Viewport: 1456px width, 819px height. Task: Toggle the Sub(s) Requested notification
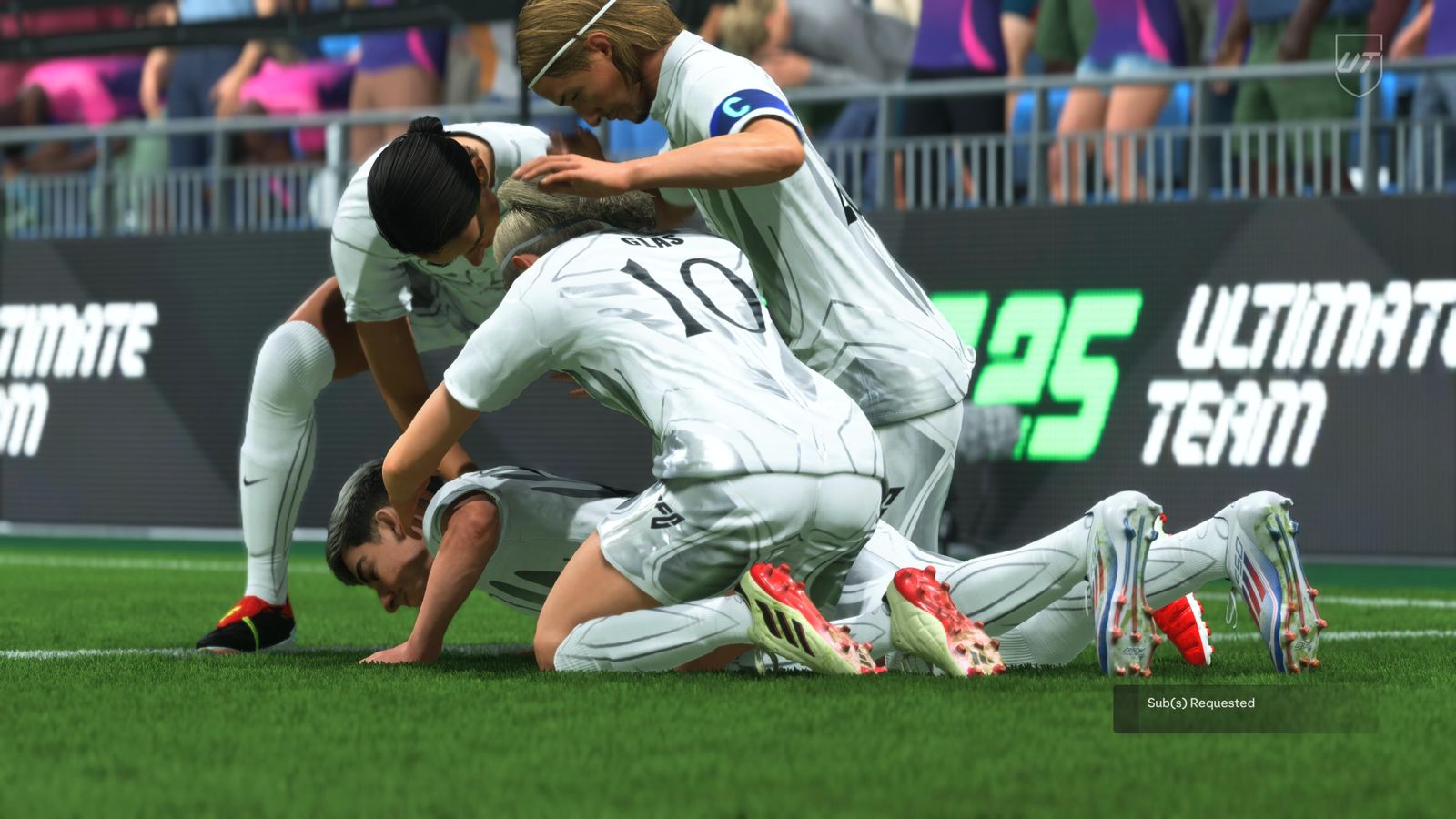coord(1199,703)
